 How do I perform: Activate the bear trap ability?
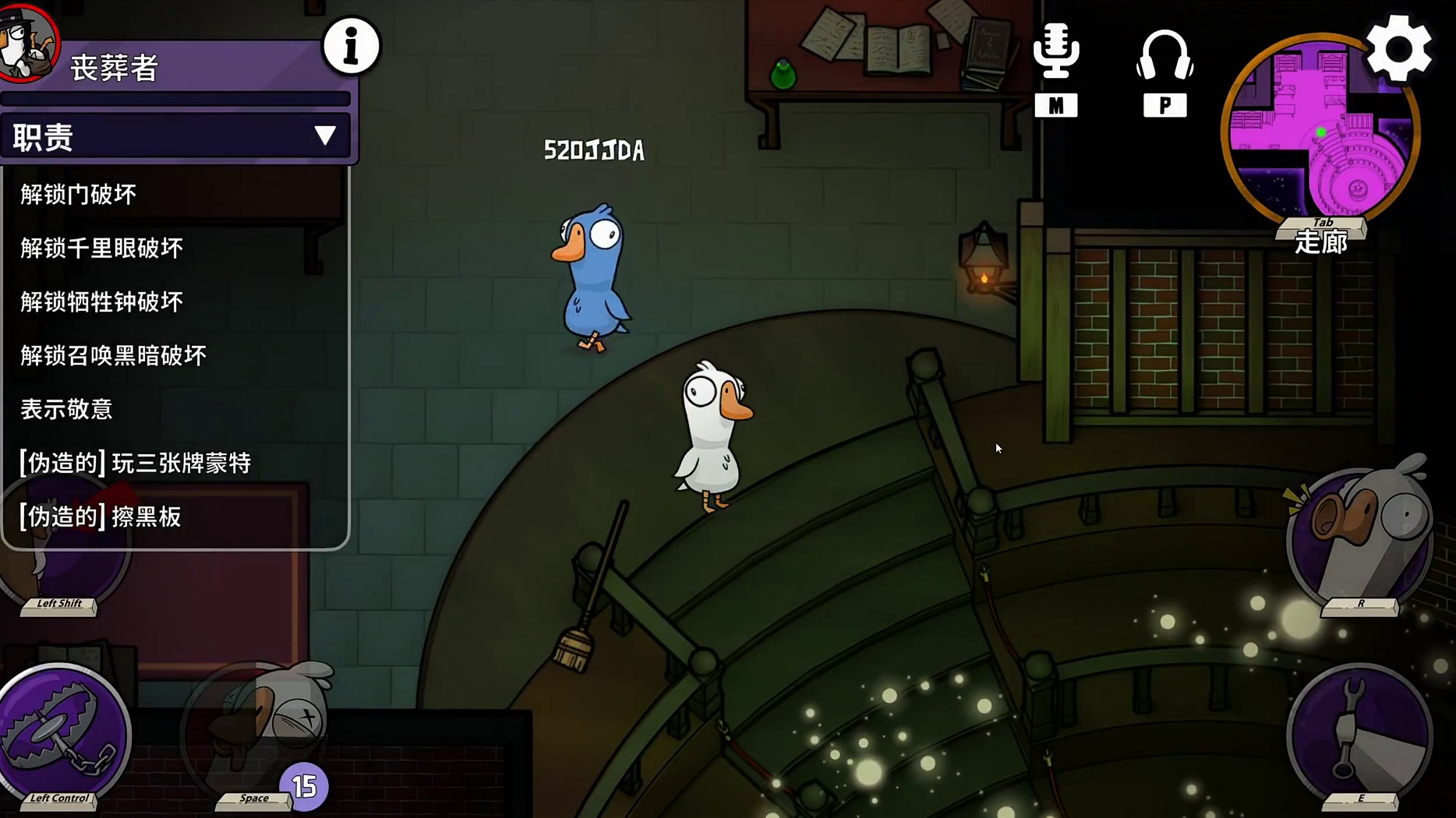point(64,732)
